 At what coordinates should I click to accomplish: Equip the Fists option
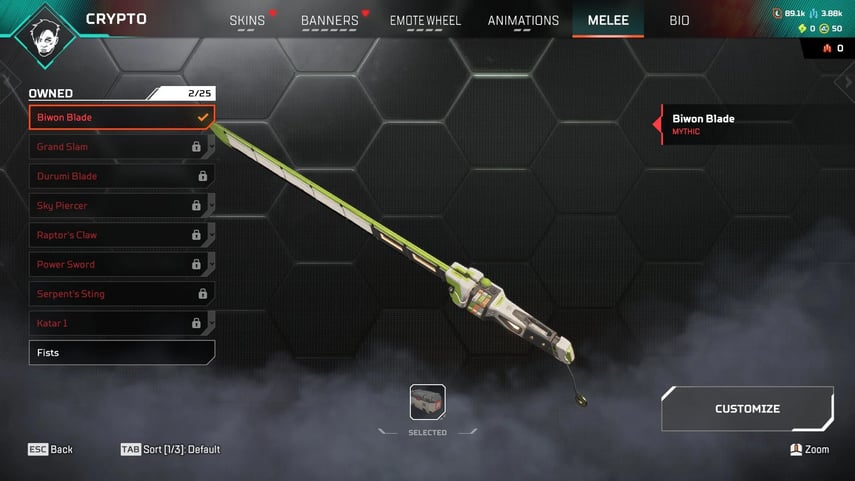tap(121, 353)
